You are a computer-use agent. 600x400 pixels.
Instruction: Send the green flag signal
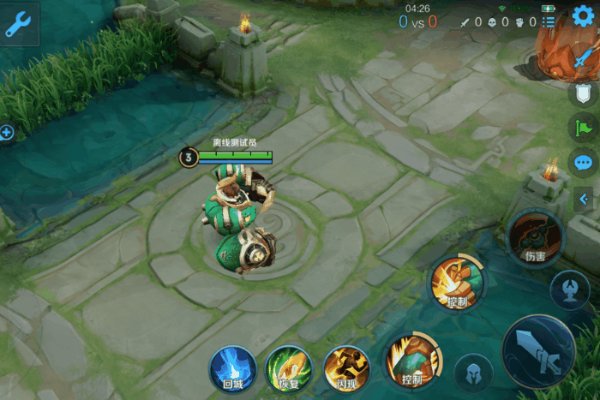(582, 127)
